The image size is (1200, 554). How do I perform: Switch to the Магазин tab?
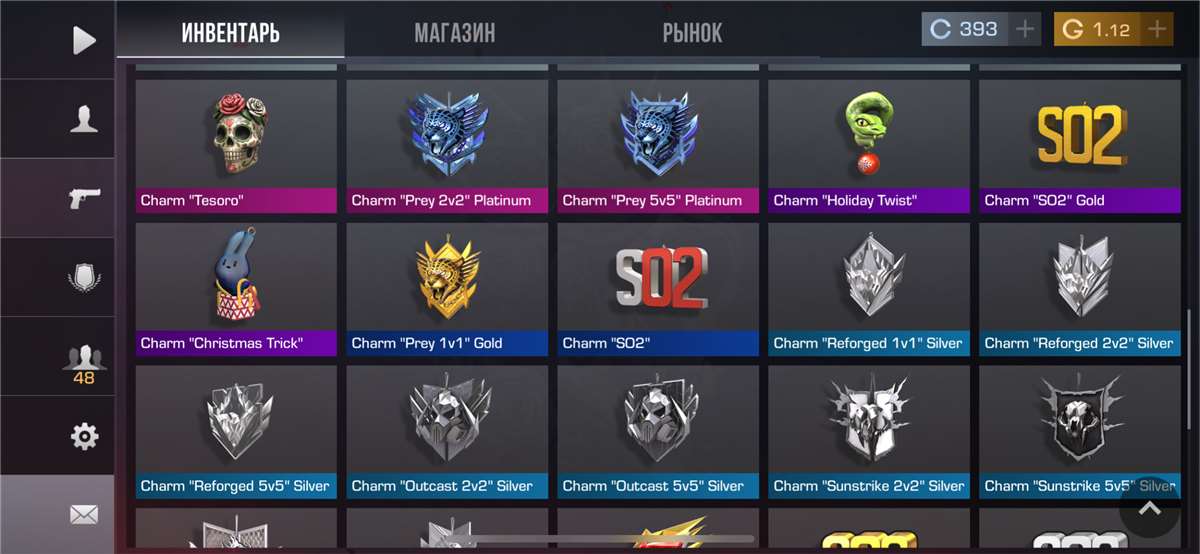click(x=455, y=33)
